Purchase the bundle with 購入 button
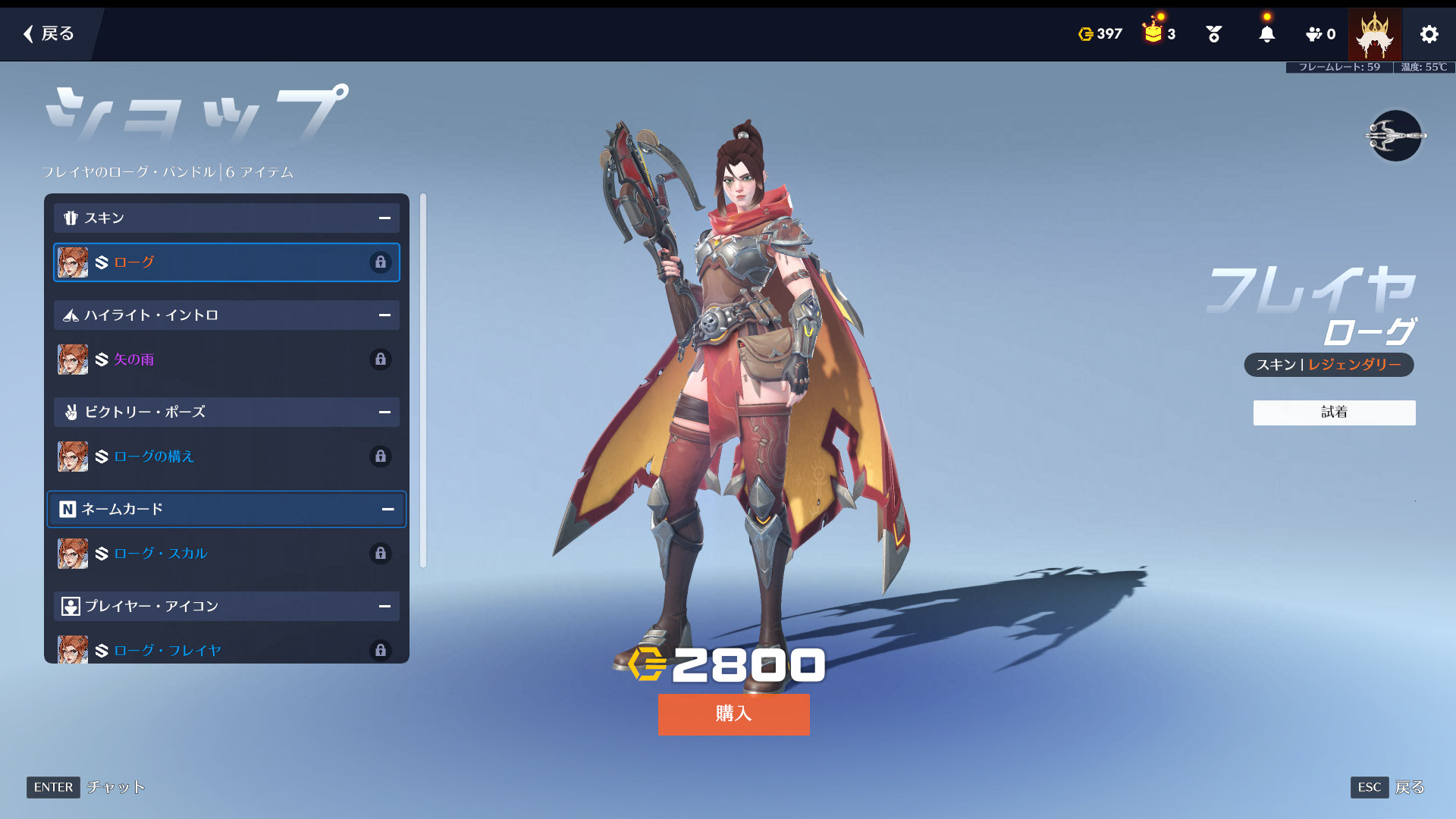Image resolution: width=1456 pixels, height=819 pixels. [733, 714]
